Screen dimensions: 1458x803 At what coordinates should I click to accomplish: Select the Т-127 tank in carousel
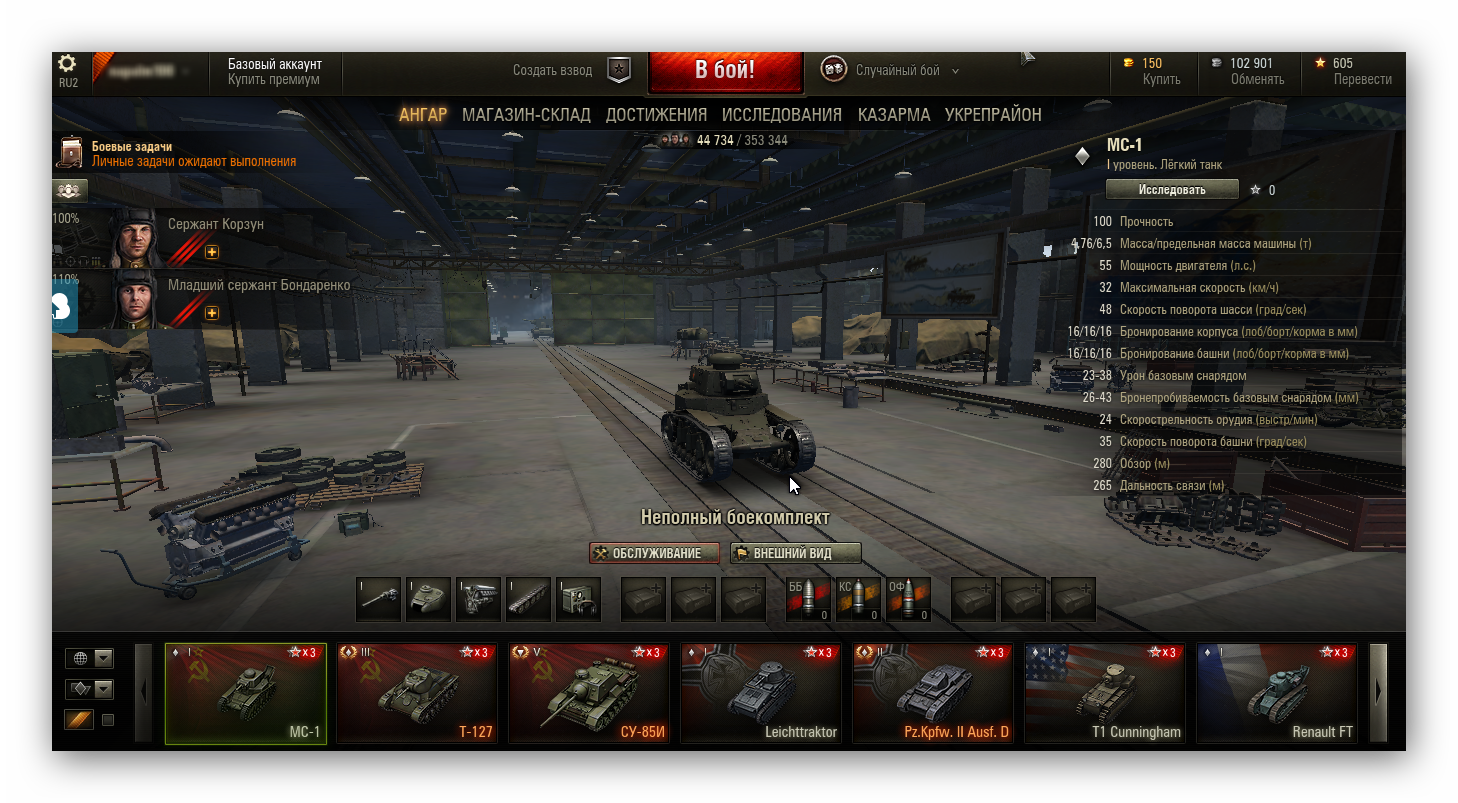pyautogui.click(x=417, y=693)
